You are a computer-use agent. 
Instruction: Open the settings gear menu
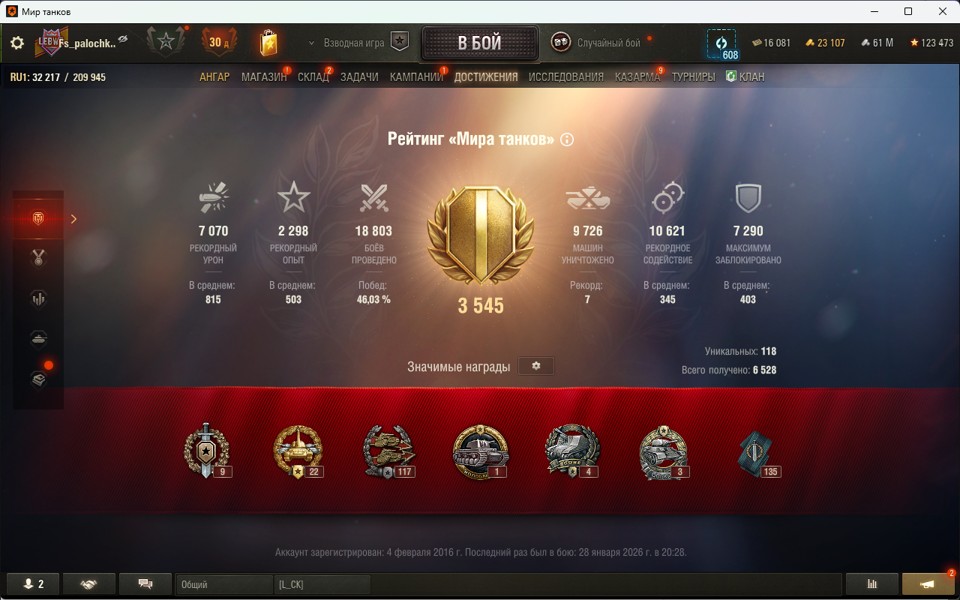17,43
